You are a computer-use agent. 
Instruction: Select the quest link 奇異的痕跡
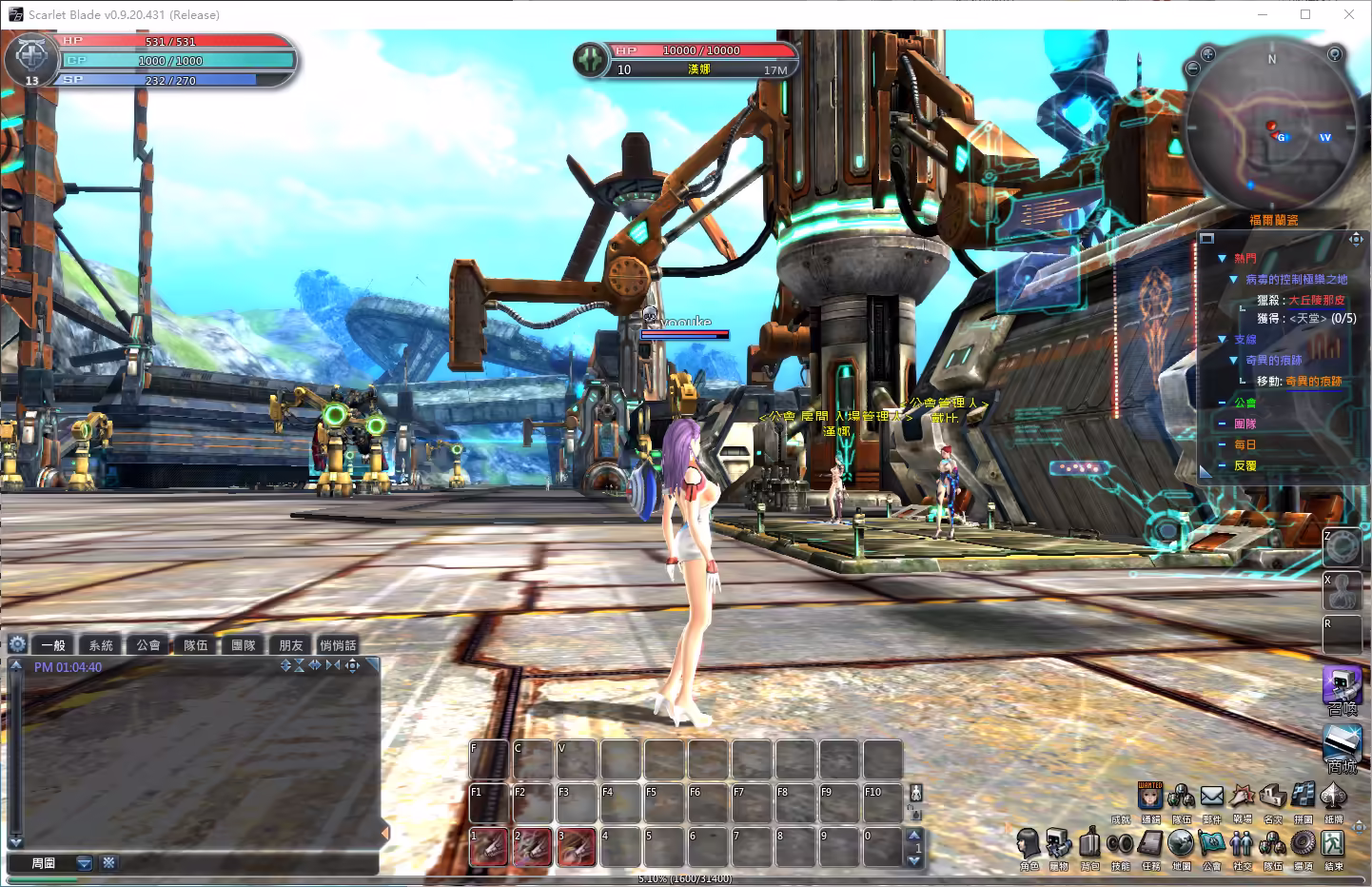coord(1313,381)
